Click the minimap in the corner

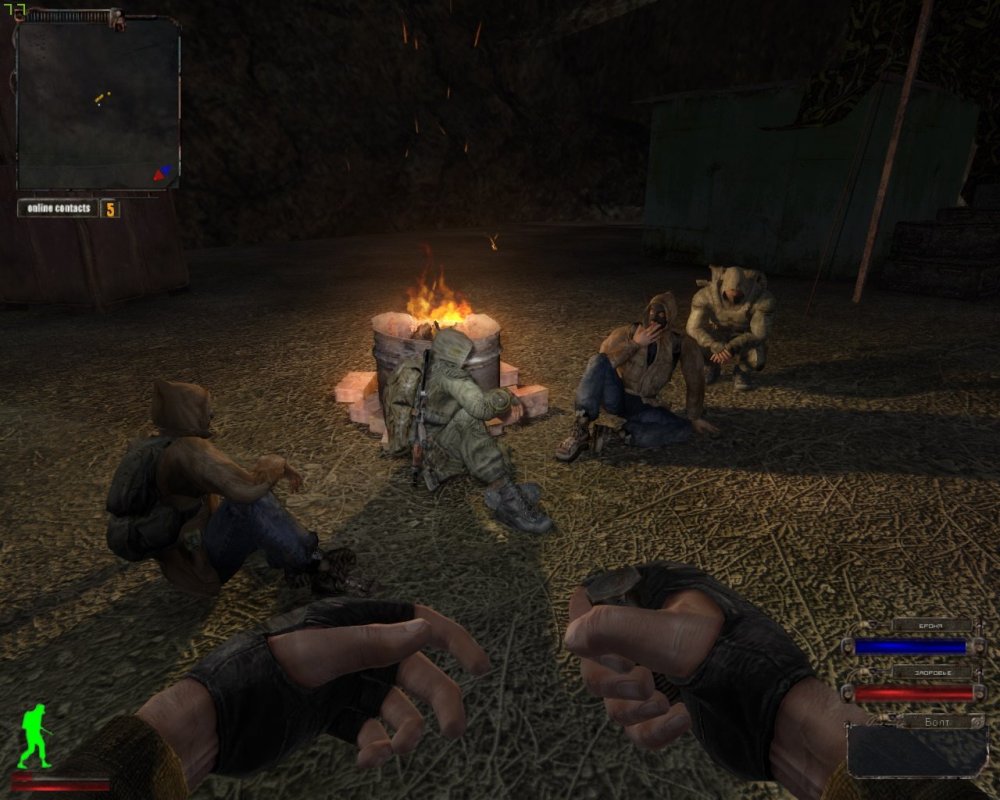pos(98,102)
